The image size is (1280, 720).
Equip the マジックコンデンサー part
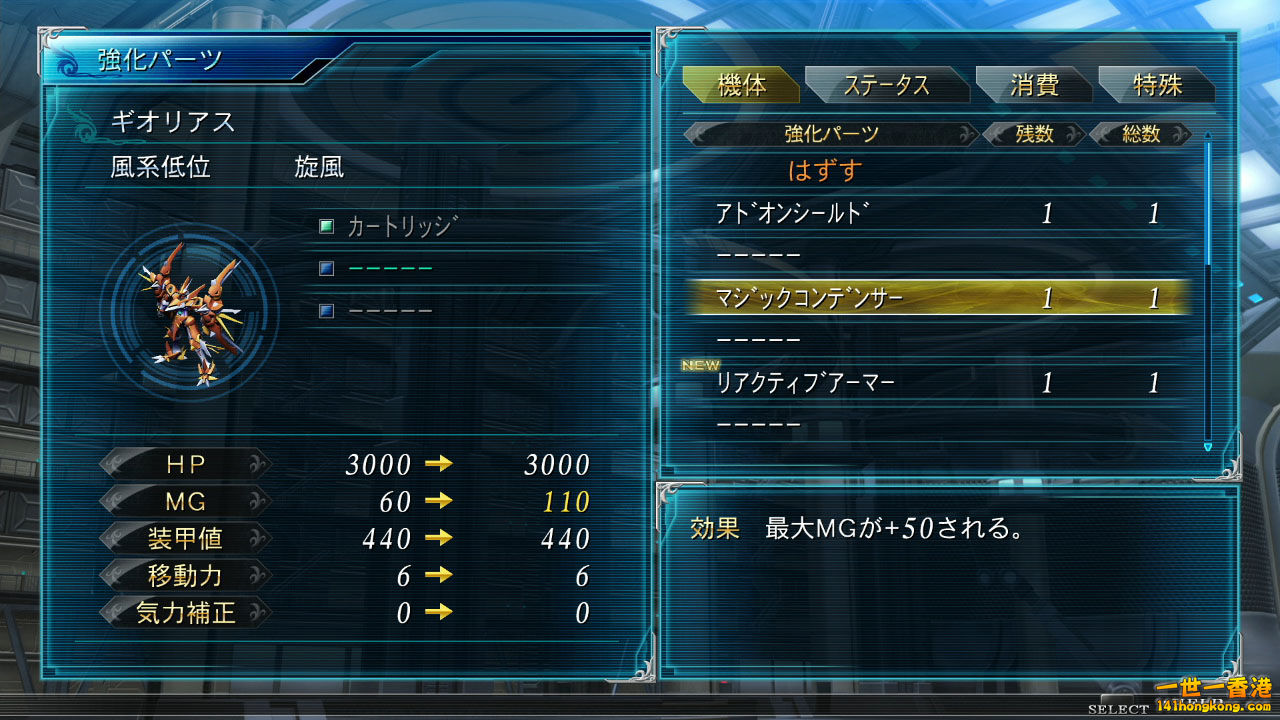(810, 298)
